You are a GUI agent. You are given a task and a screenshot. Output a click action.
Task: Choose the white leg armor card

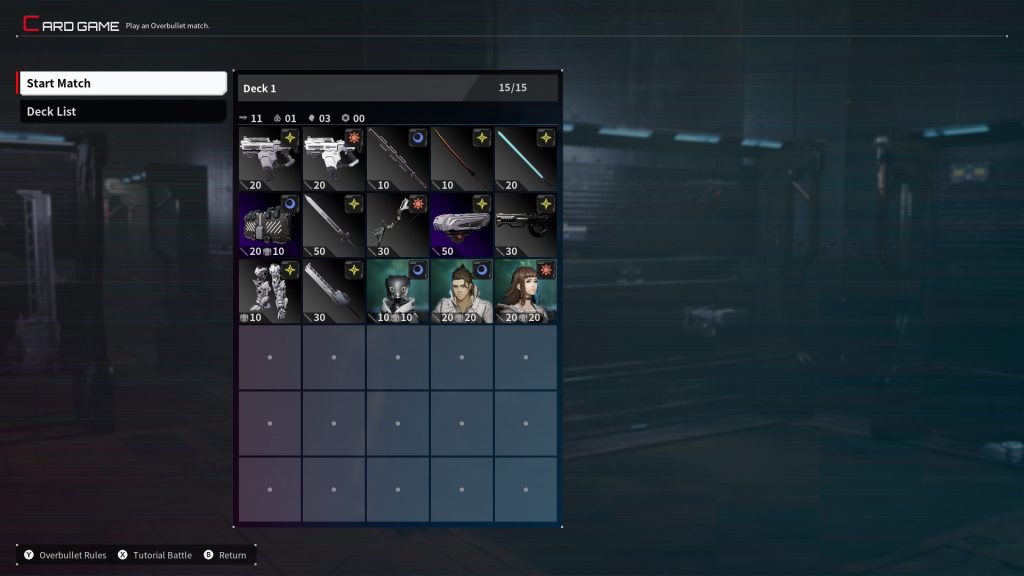pyautogui.click(x=270, y=291)
